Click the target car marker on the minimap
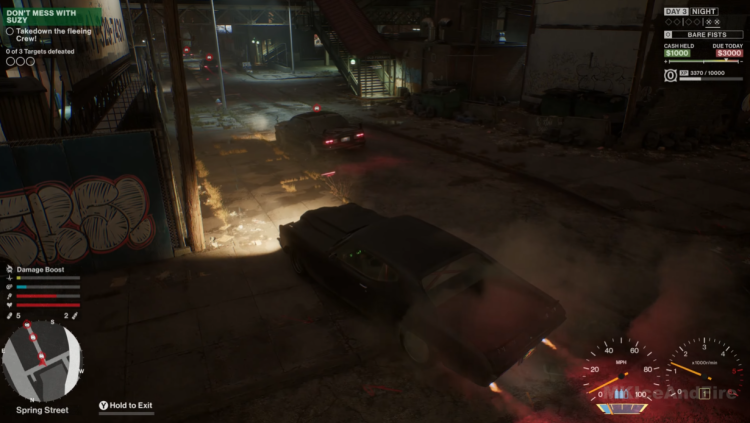Screen dimensions: 750x423 (33, 340)
